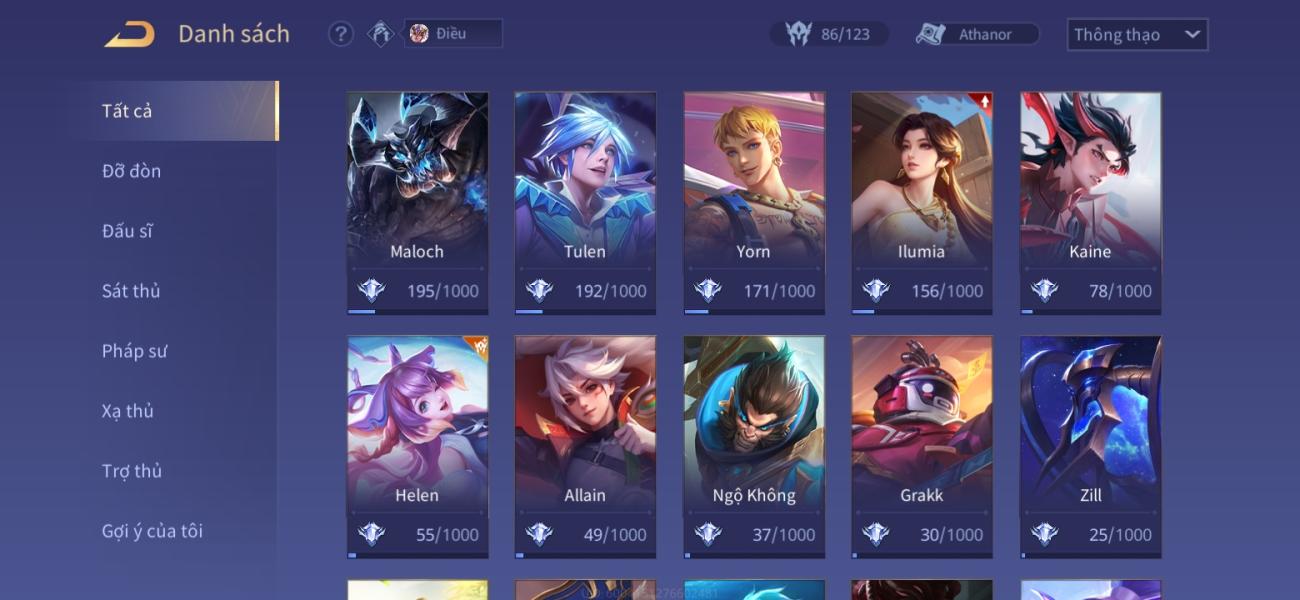Select the Sát thủ category
This screenshot has width=1300, height=600.
(131, 291)
